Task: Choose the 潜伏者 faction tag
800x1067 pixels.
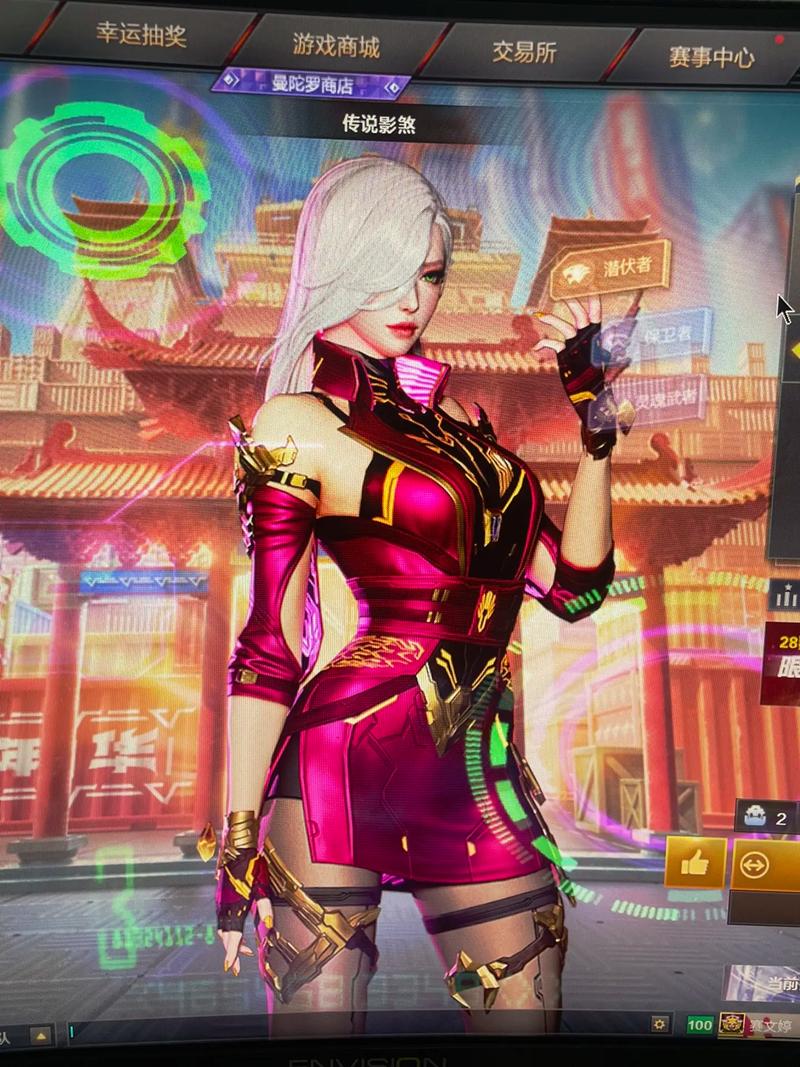Action: pos(610,268)
